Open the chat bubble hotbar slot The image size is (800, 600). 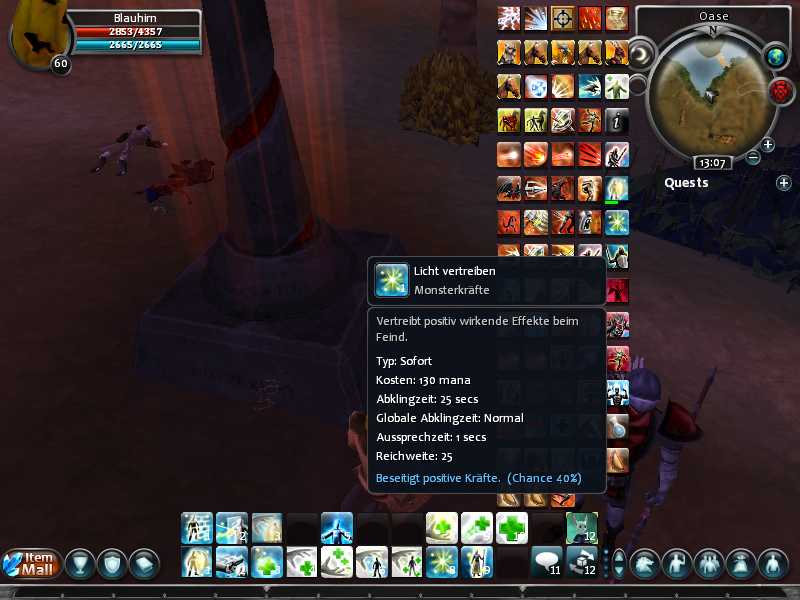[x=546, y=562]
